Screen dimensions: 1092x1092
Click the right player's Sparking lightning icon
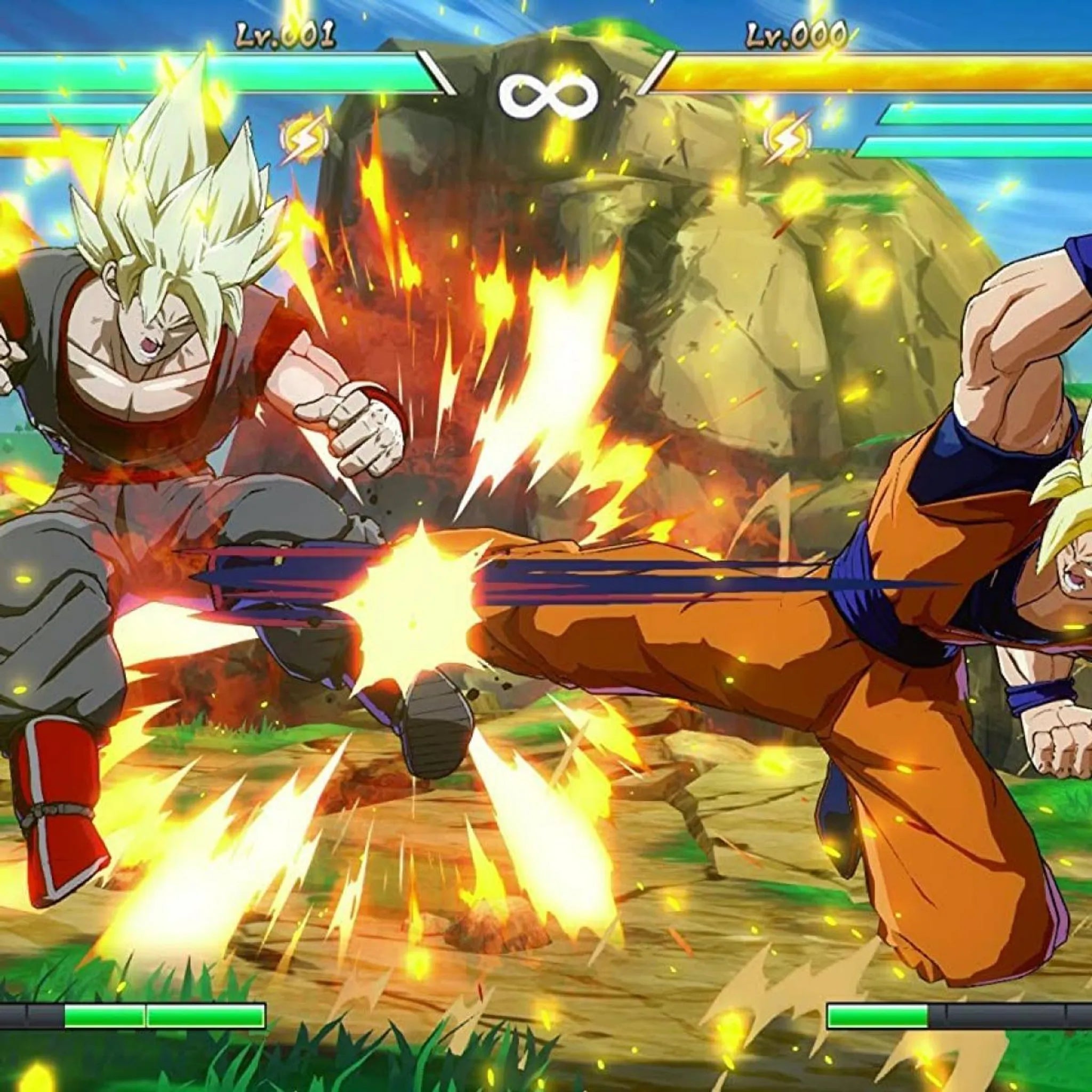(787, 139)
